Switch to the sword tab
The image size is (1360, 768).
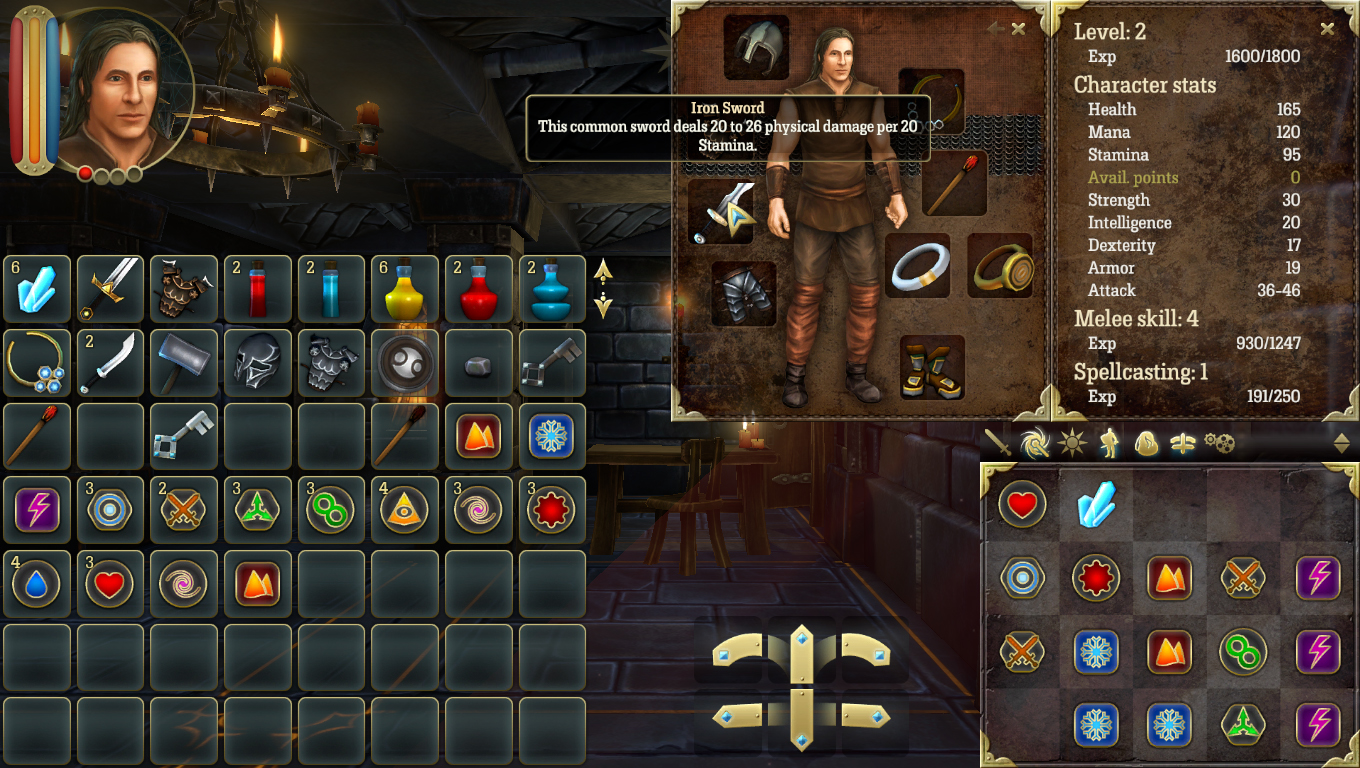[x=997, y=443]
